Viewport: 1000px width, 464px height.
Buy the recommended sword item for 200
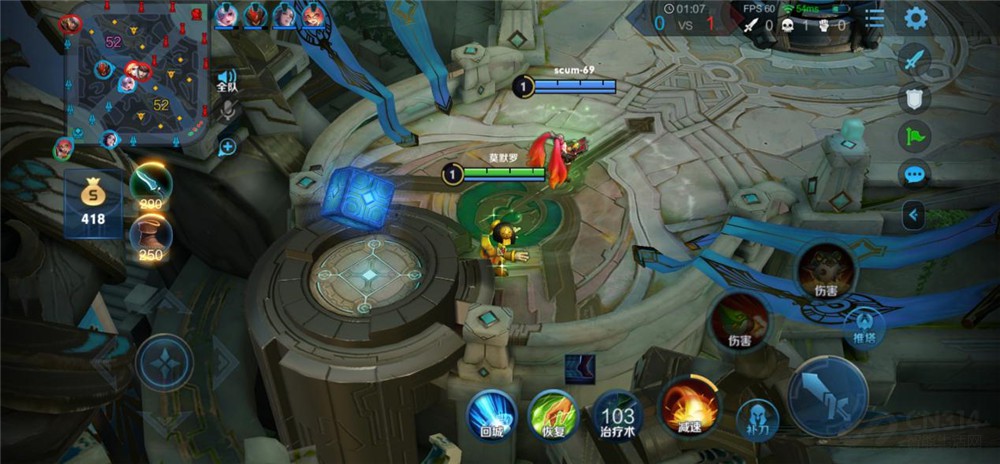[151, 185]
